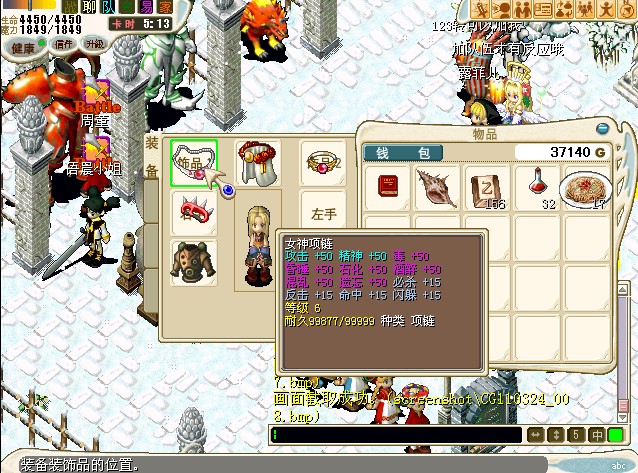Image resolution: width=638 pixels, height=473 pixels.
Task: Toggle the 聊 chat mode button
Action: point(87,7)
